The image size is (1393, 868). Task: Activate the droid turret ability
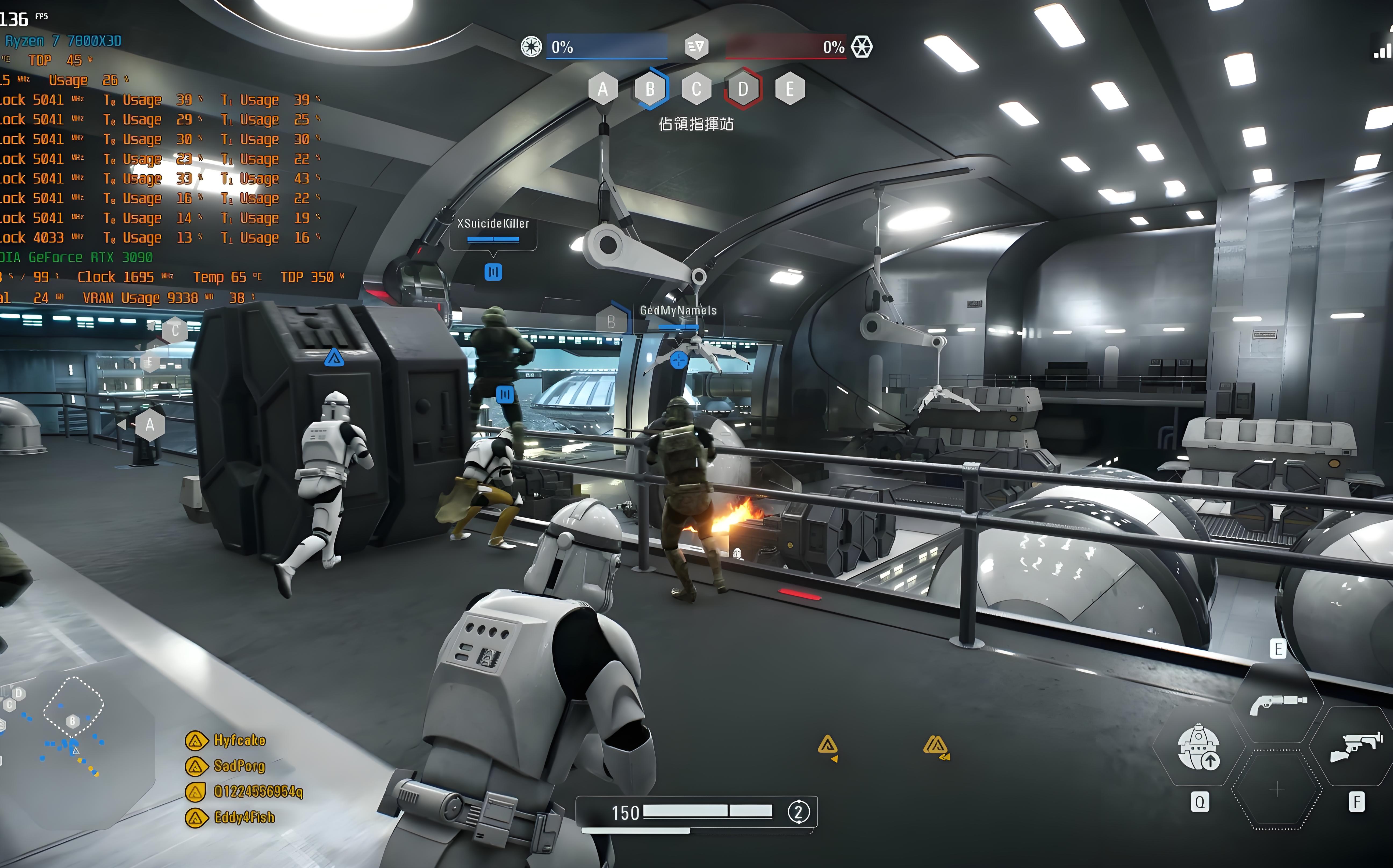coord(1199,746)
